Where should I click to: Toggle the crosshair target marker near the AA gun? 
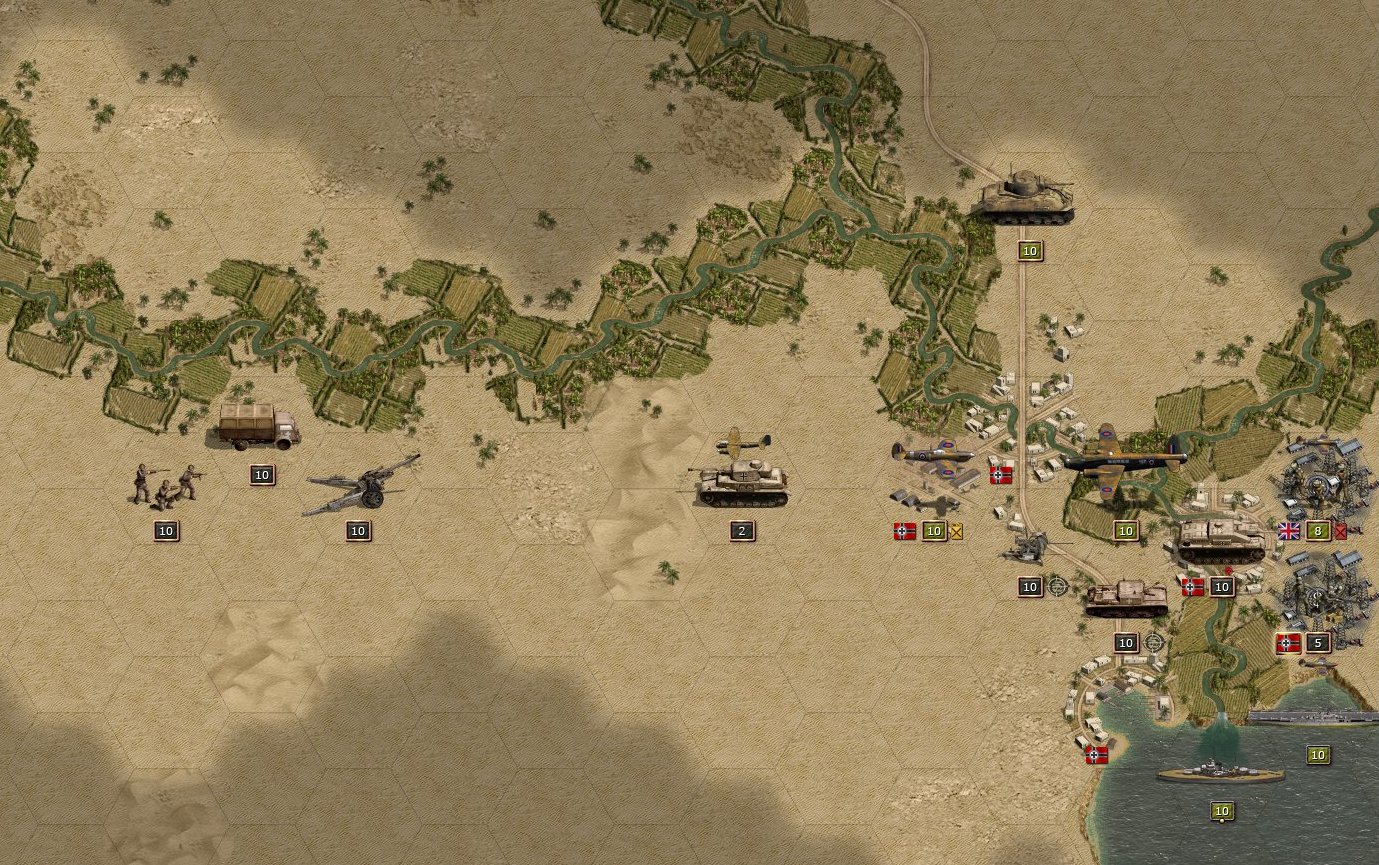[1056, 587]
